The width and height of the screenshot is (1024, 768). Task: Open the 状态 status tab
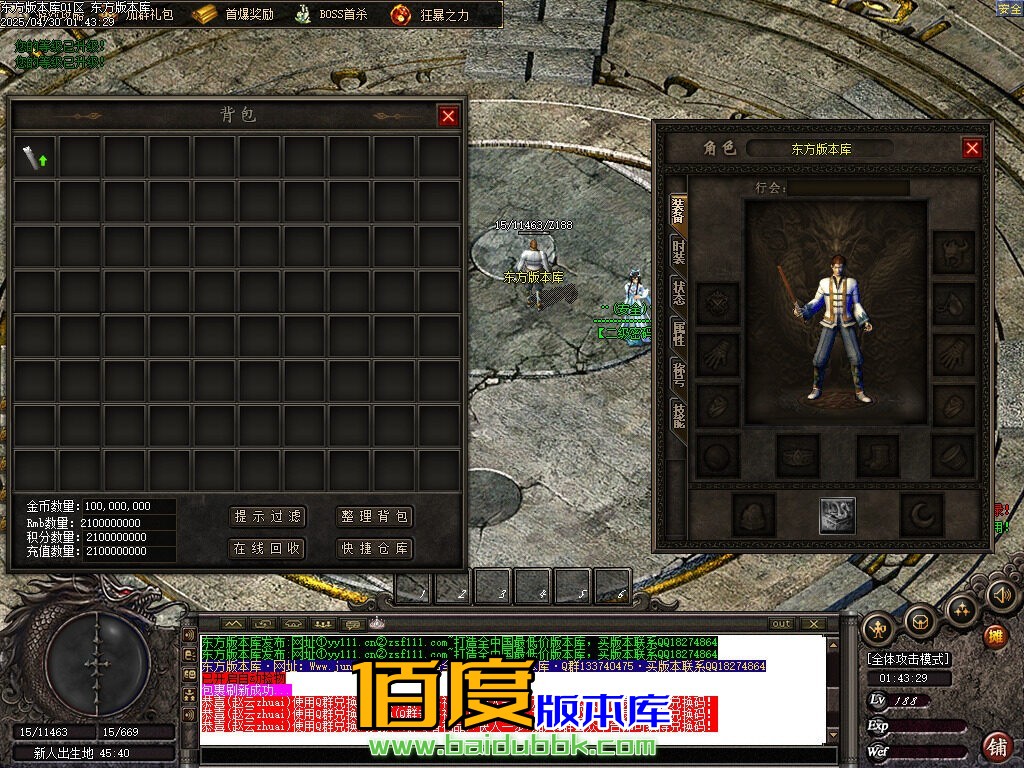pyautogui.click(x=678, y=293)
